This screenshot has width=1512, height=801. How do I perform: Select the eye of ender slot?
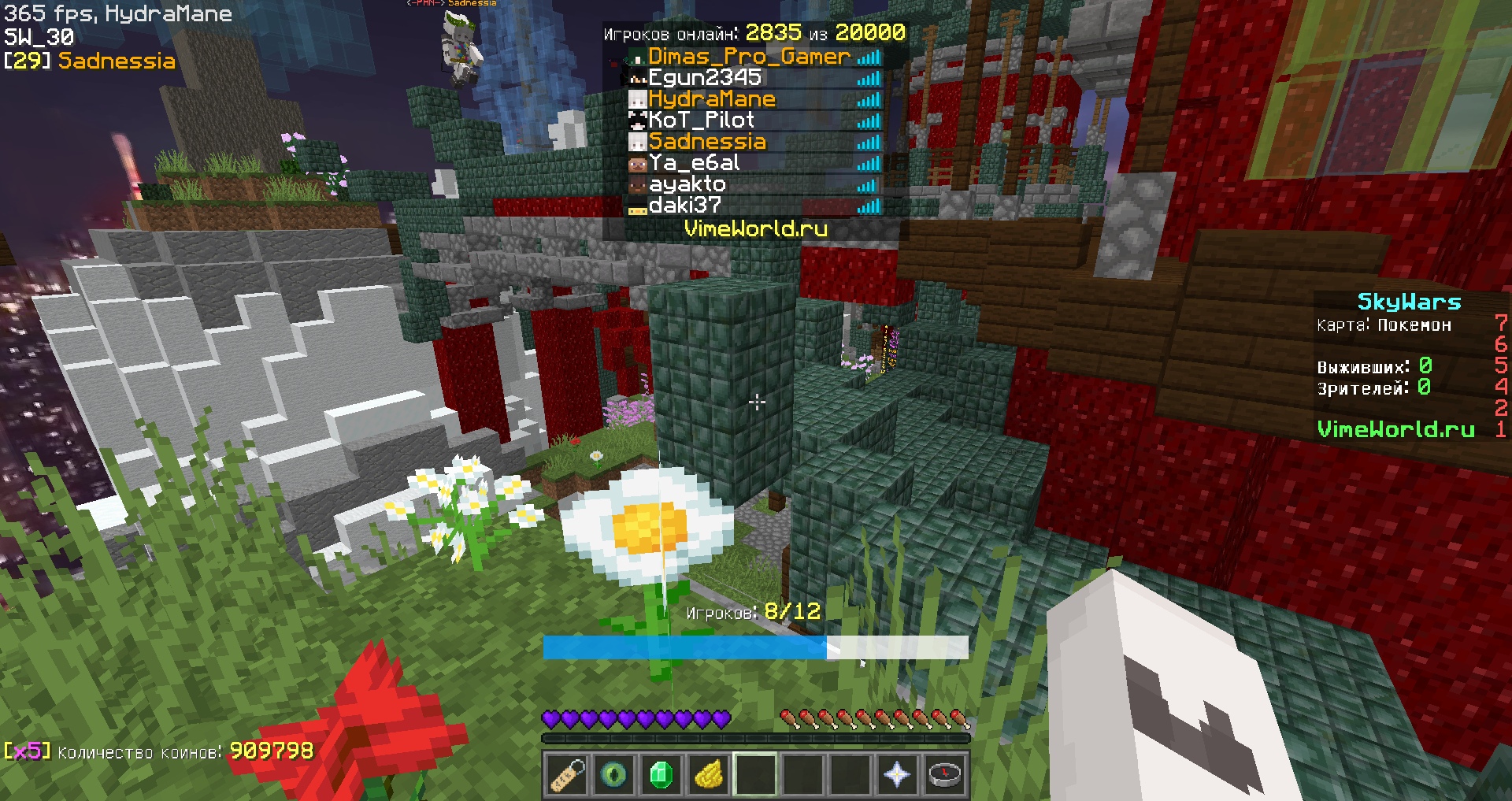[x=613, y=775]
